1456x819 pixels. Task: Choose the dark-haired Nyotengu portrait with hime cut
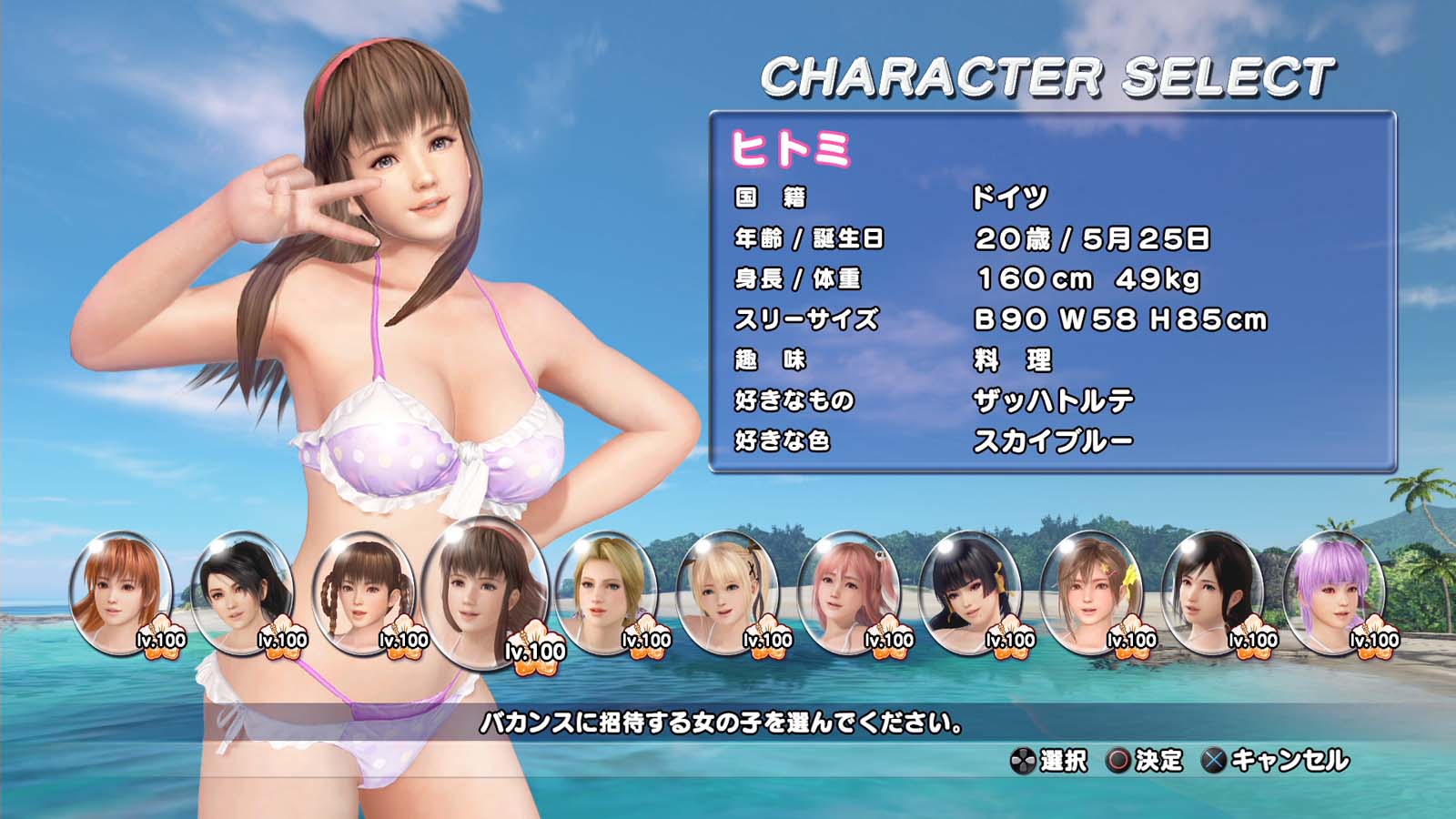coord(969,591)
